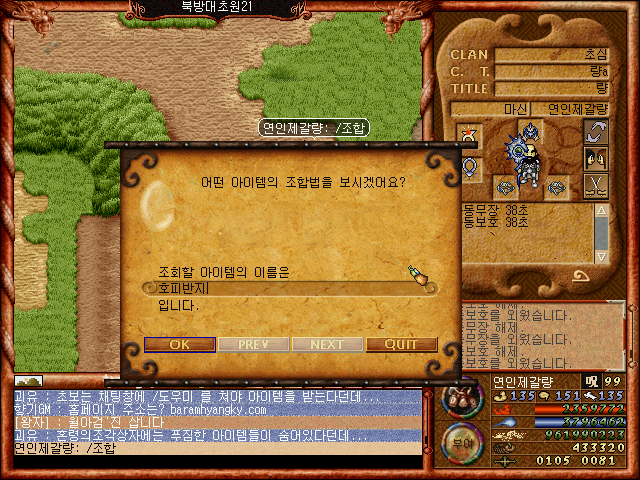Advance with the NEXT button

(327, 344)
